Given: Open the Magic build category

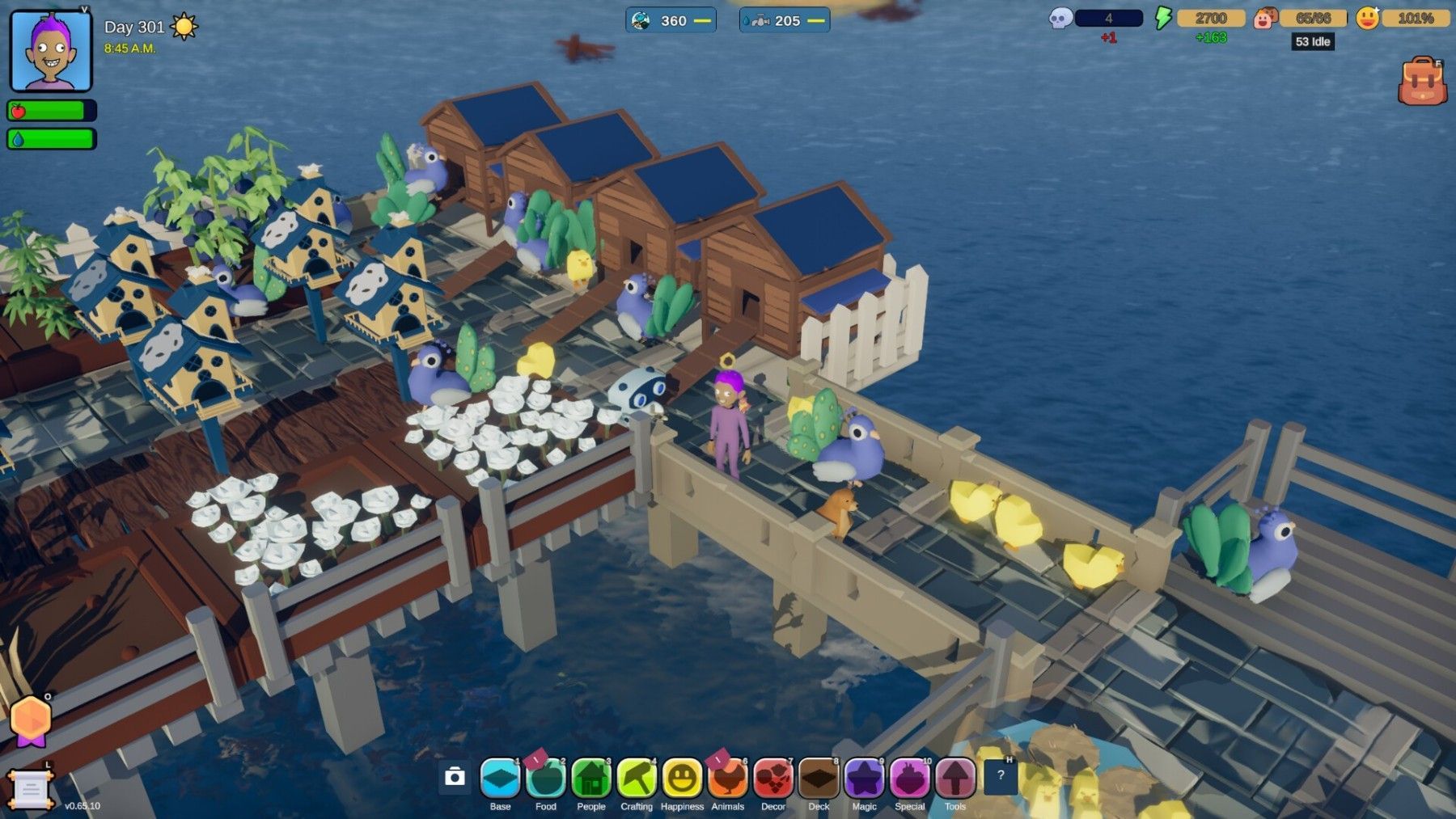Looking at the screenshot, I should point(864,779).
